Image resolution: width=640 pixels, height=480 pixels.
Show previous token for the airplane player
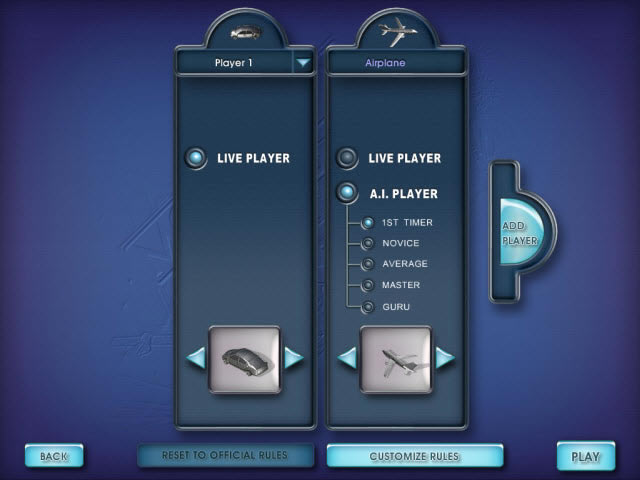pyautogui.click(x=347, y=357)
